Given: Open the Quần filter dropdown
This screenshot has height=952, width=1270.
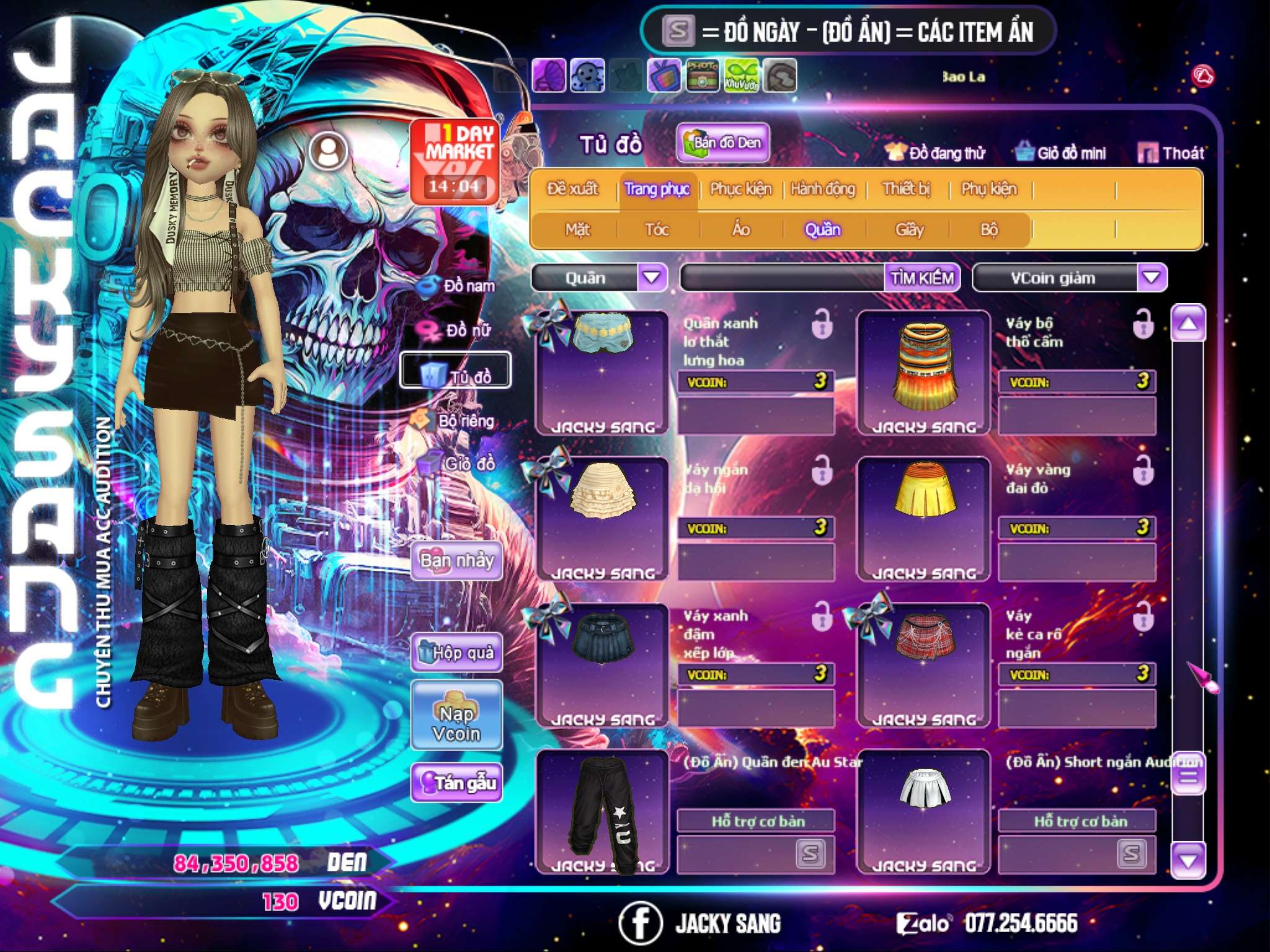Looking at the screenshot, I should pos(651,278).
